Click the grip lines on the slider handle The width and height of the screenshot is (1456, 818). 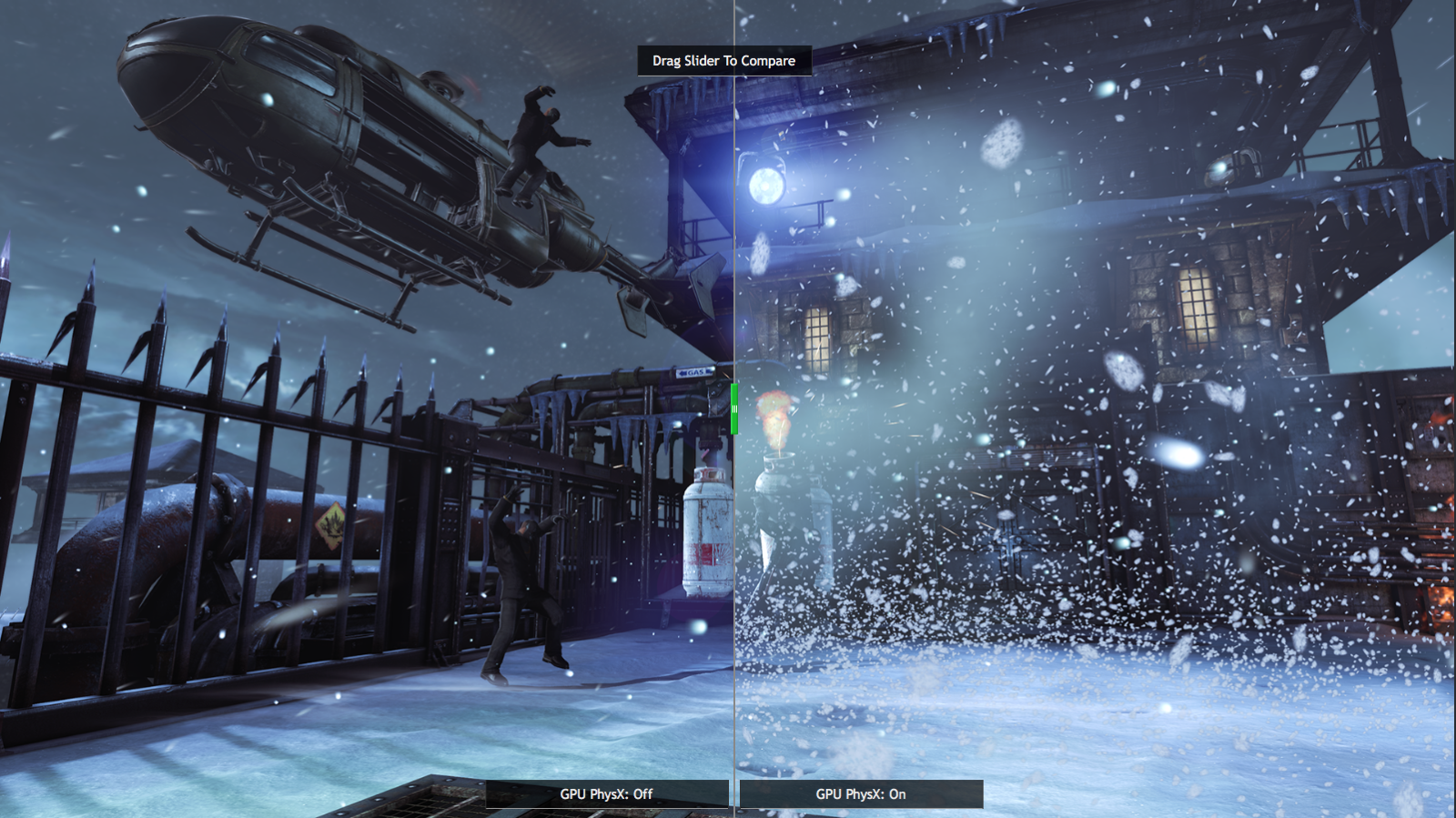pyautogui.click(x=733, y=408)
